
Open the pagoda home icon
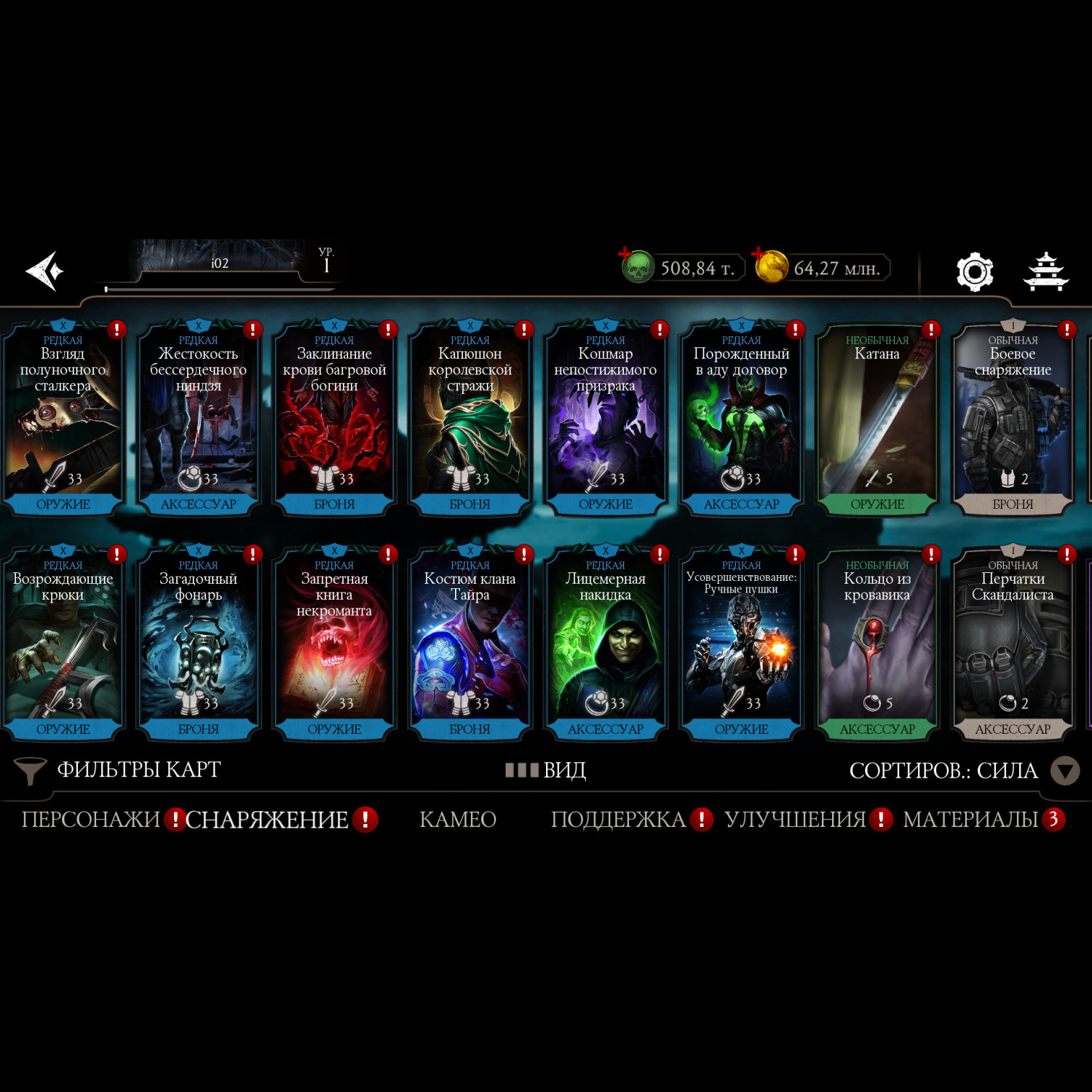click(x=1045, y=272)
